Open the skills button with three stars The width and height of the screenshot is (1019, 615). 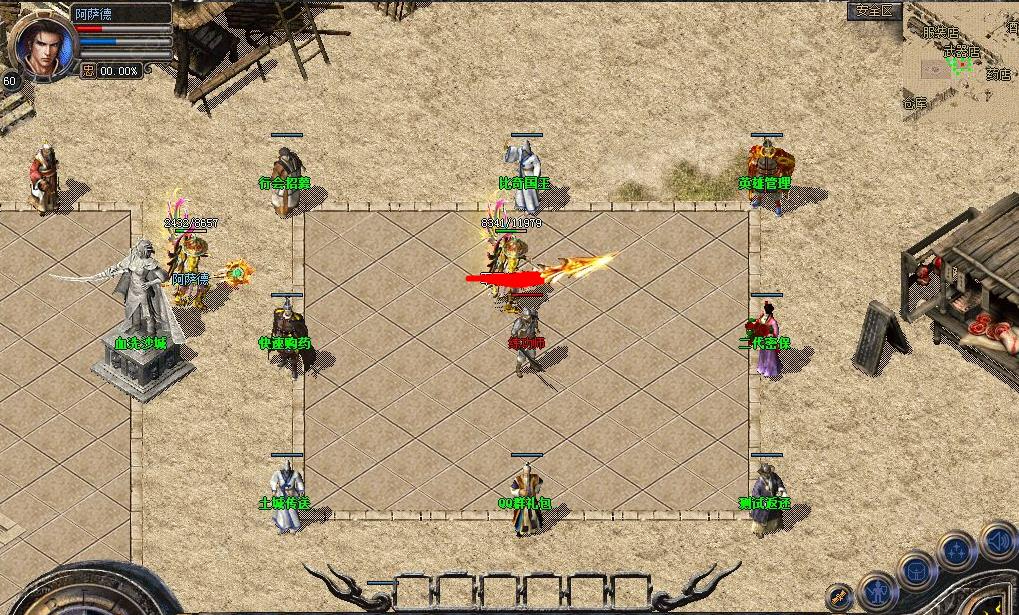point(957,550)
